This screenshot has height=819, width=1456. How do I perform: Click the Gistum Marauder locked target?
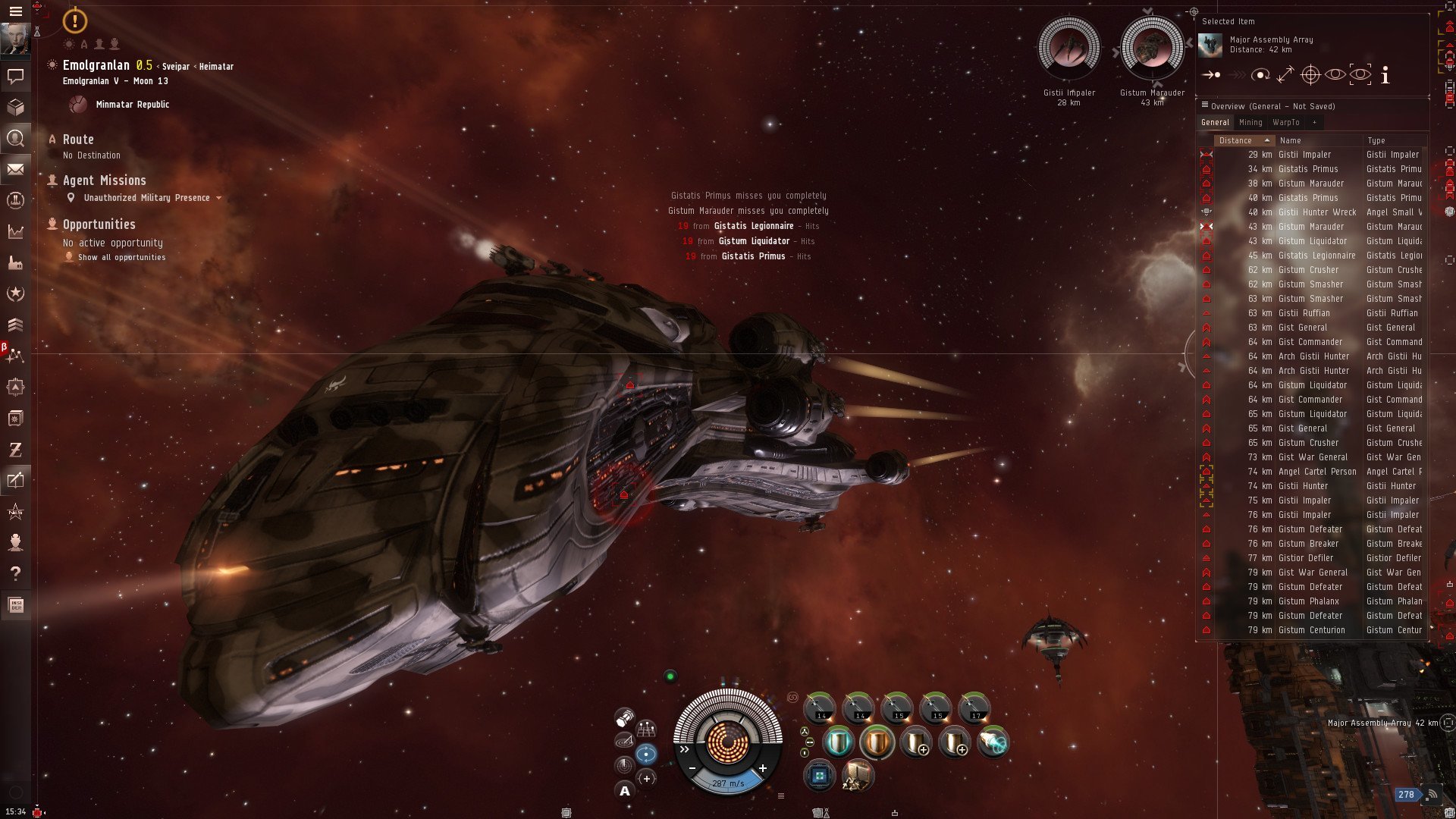(1152, 49)
